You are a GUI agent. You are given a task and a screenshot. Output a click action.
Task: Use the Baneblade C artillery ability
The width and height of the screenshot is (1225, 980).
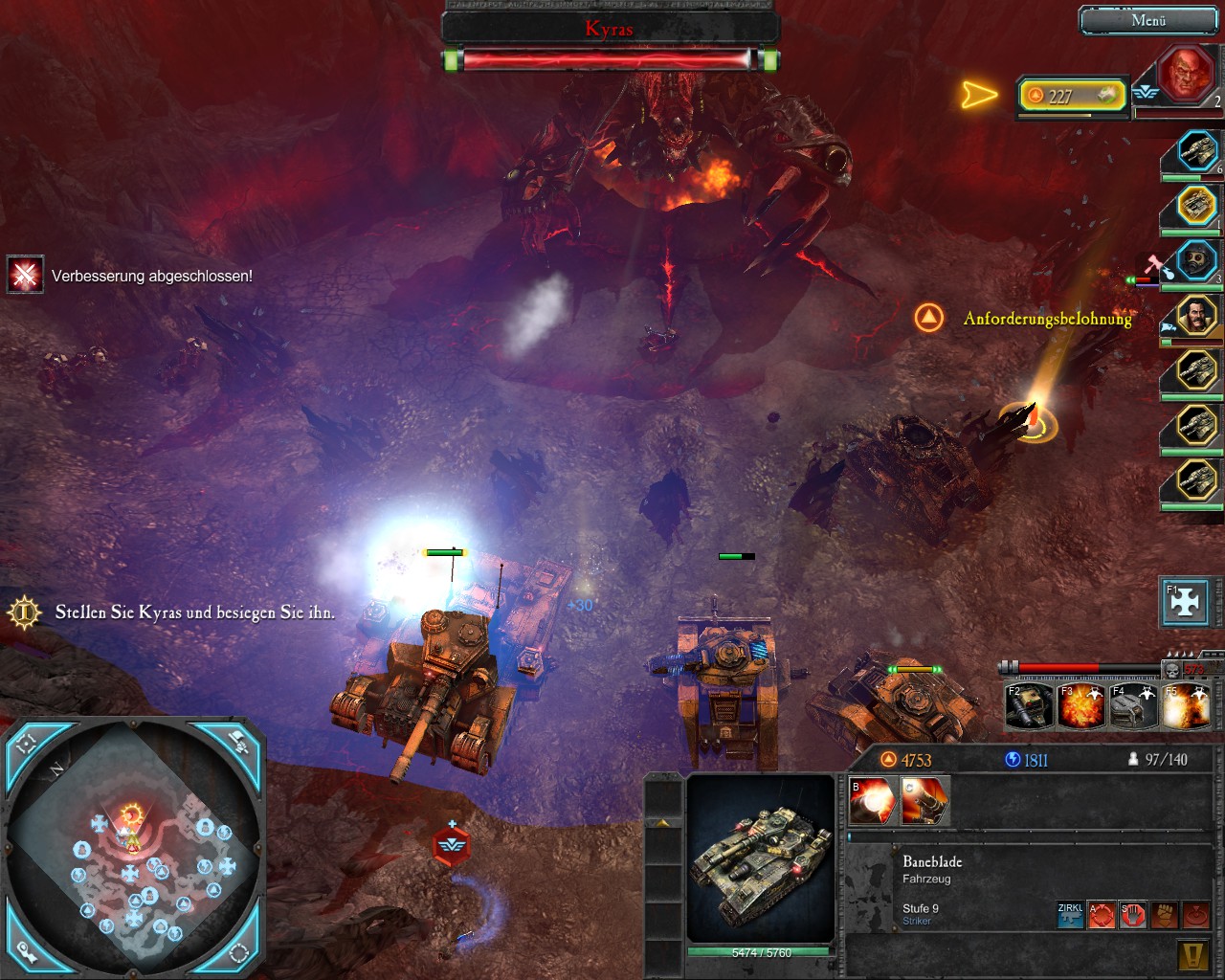(x=925, y=801)
